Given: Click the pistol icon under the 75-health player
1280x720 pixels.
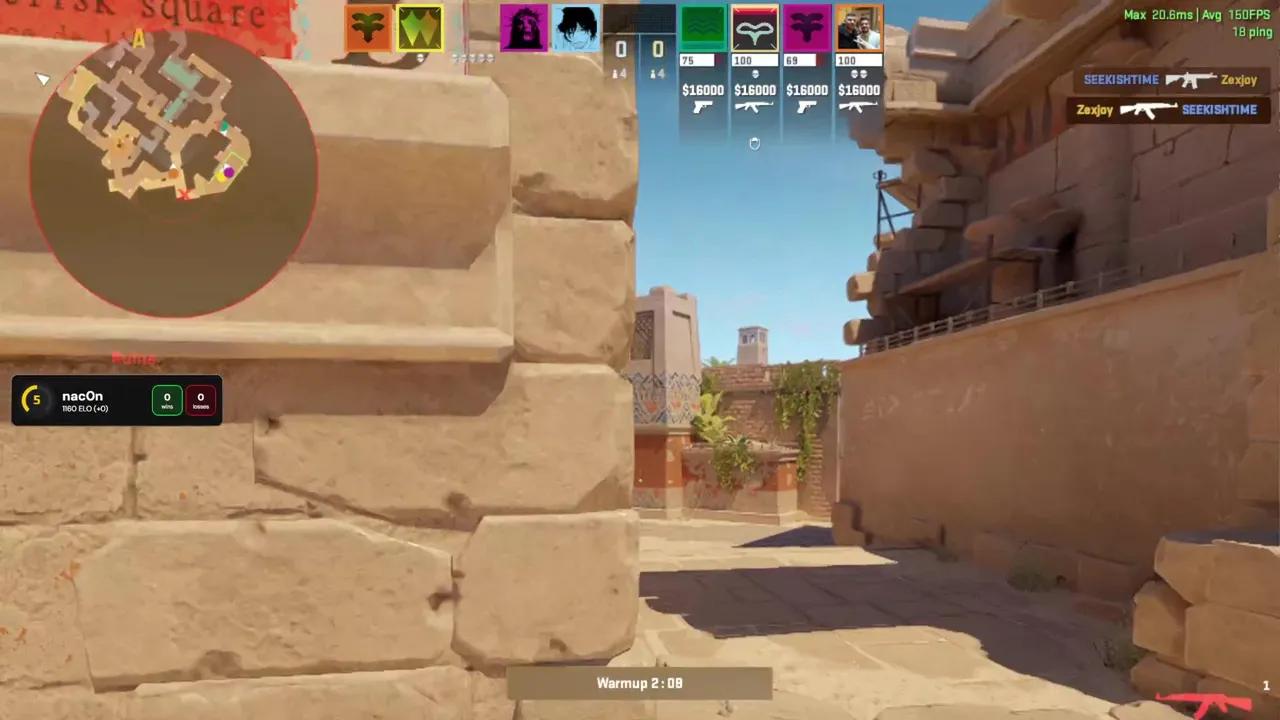Looking at the screenshot, I should [x=703, y=107].
